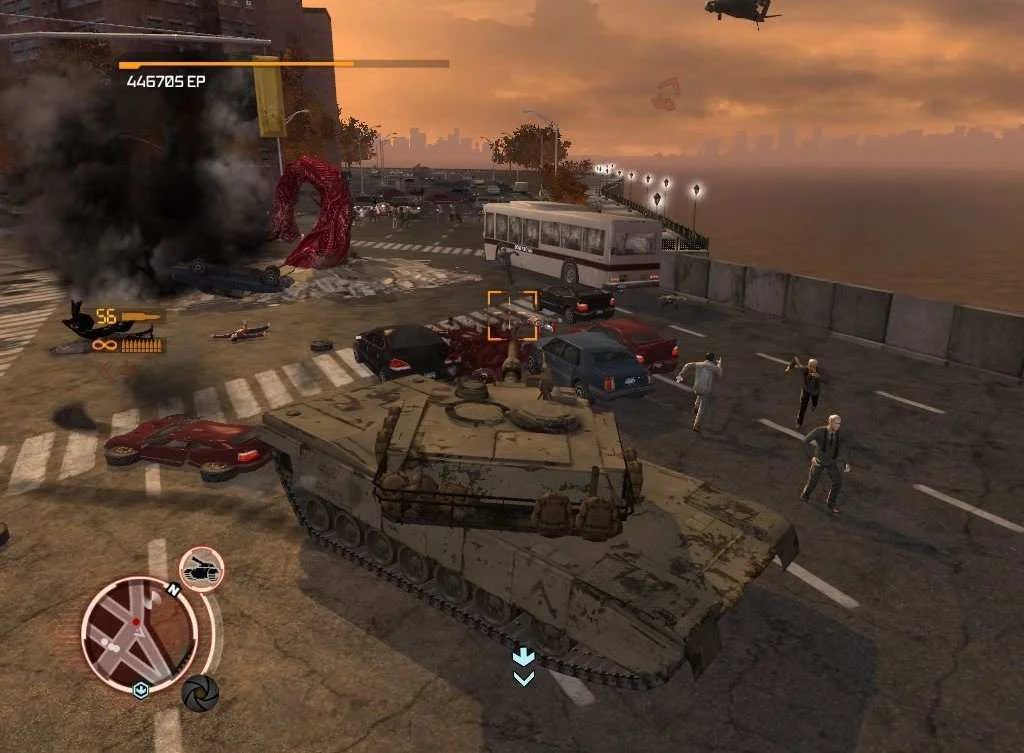This screenshot has width=1024, height=753.
Task: Select the tank vehicle icon beside the minimap
Action: (201, 569)
